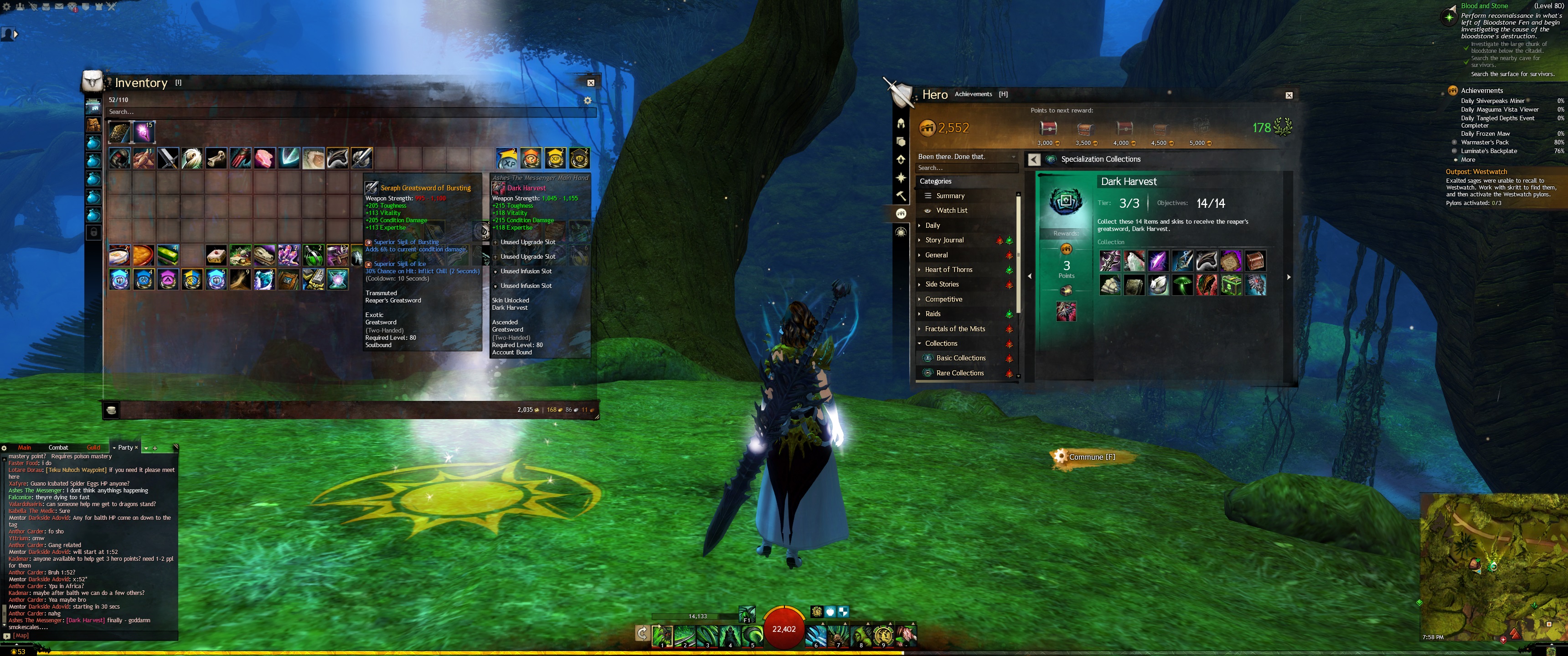The image size is (1568, 656).
Task: Close the Inventory window
Action: tap(590, 83)
